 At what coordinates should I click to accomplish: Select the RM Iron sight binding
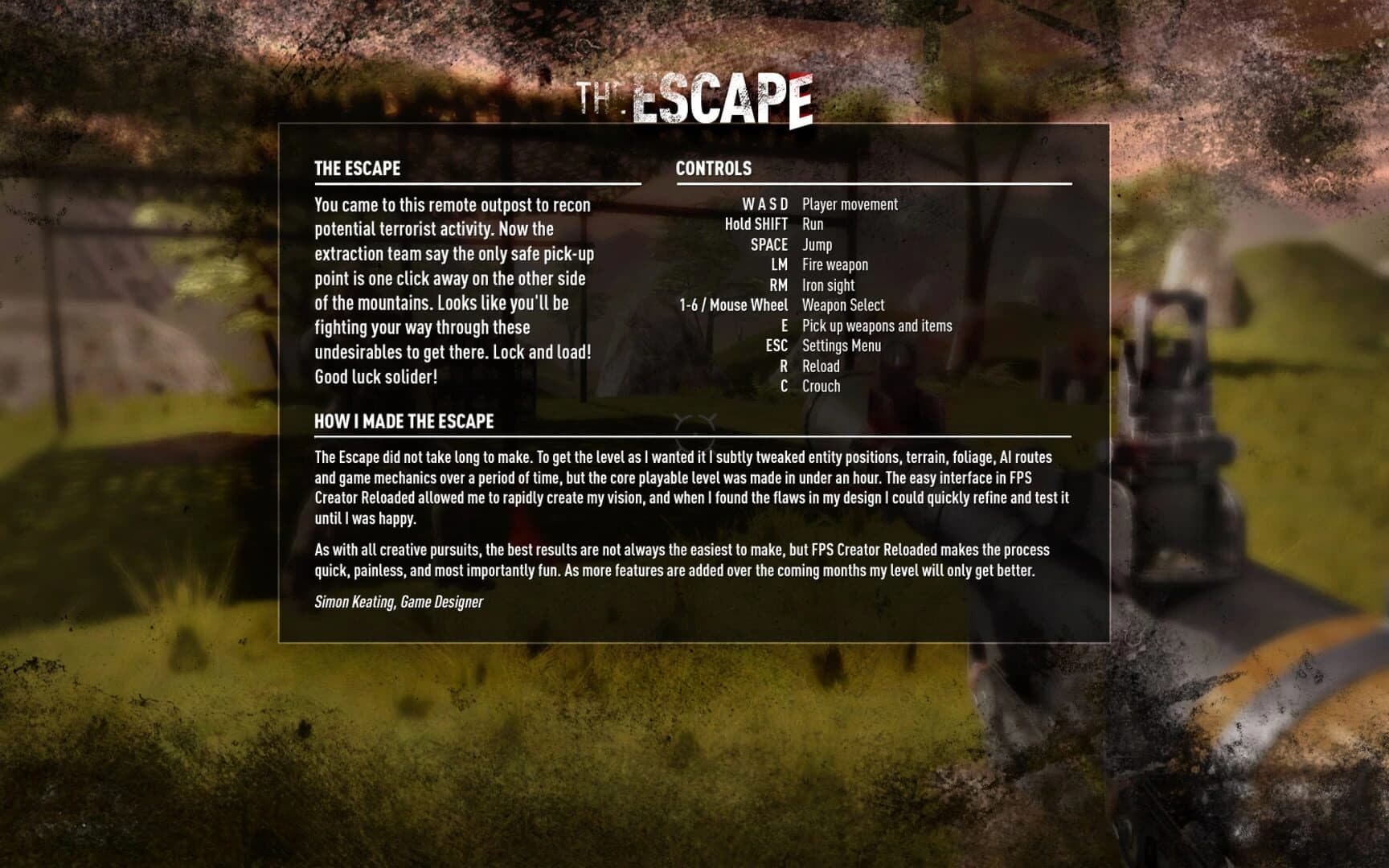point(804,285)
